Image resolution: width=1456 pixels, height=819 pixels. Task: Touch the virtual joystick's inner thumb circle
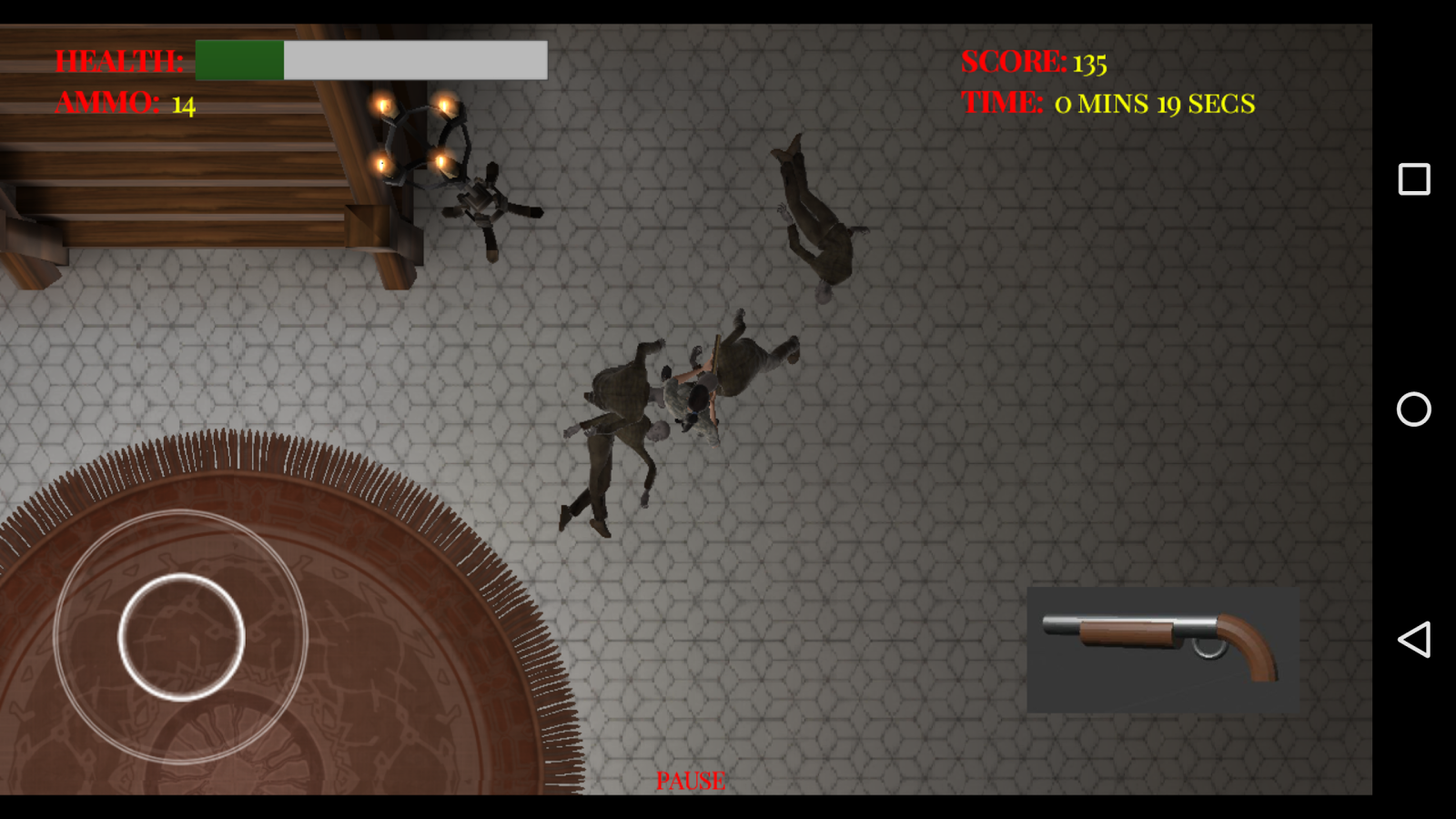(x=181, y=637)
